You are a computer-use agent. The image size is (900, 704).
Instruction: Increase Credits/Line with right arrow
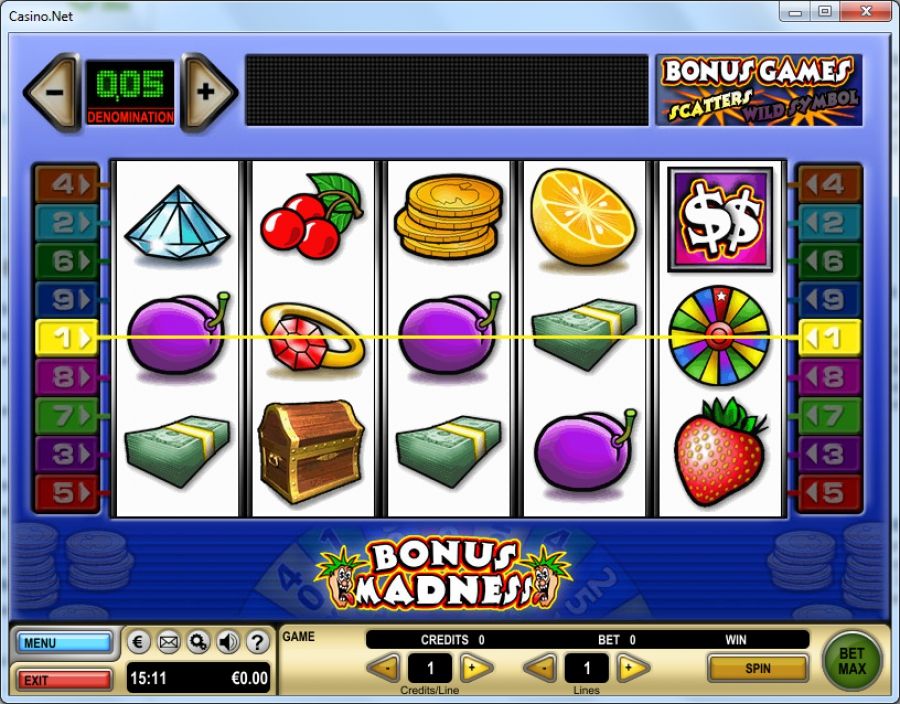pos(476,668)
